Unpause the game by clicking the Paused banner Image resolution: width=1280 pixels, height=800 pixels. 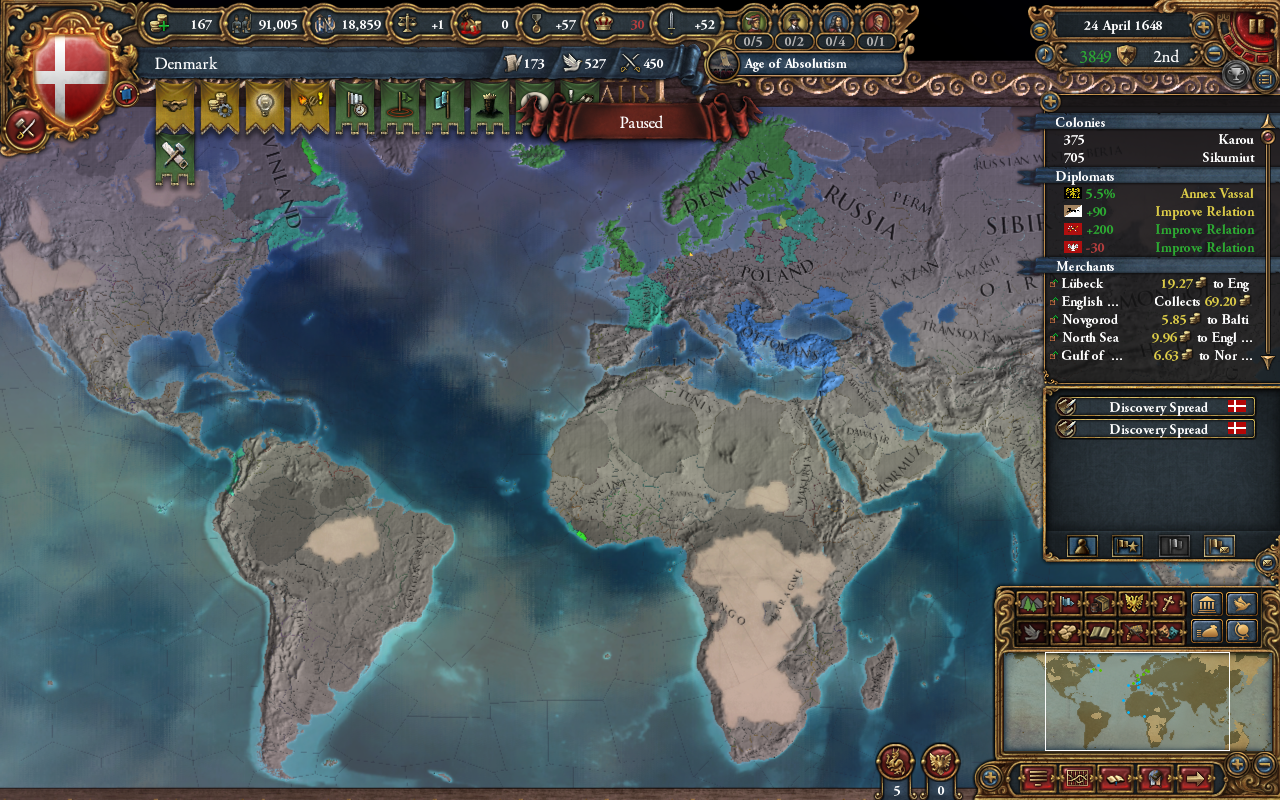pyautogui.click(x=640, y=122)
